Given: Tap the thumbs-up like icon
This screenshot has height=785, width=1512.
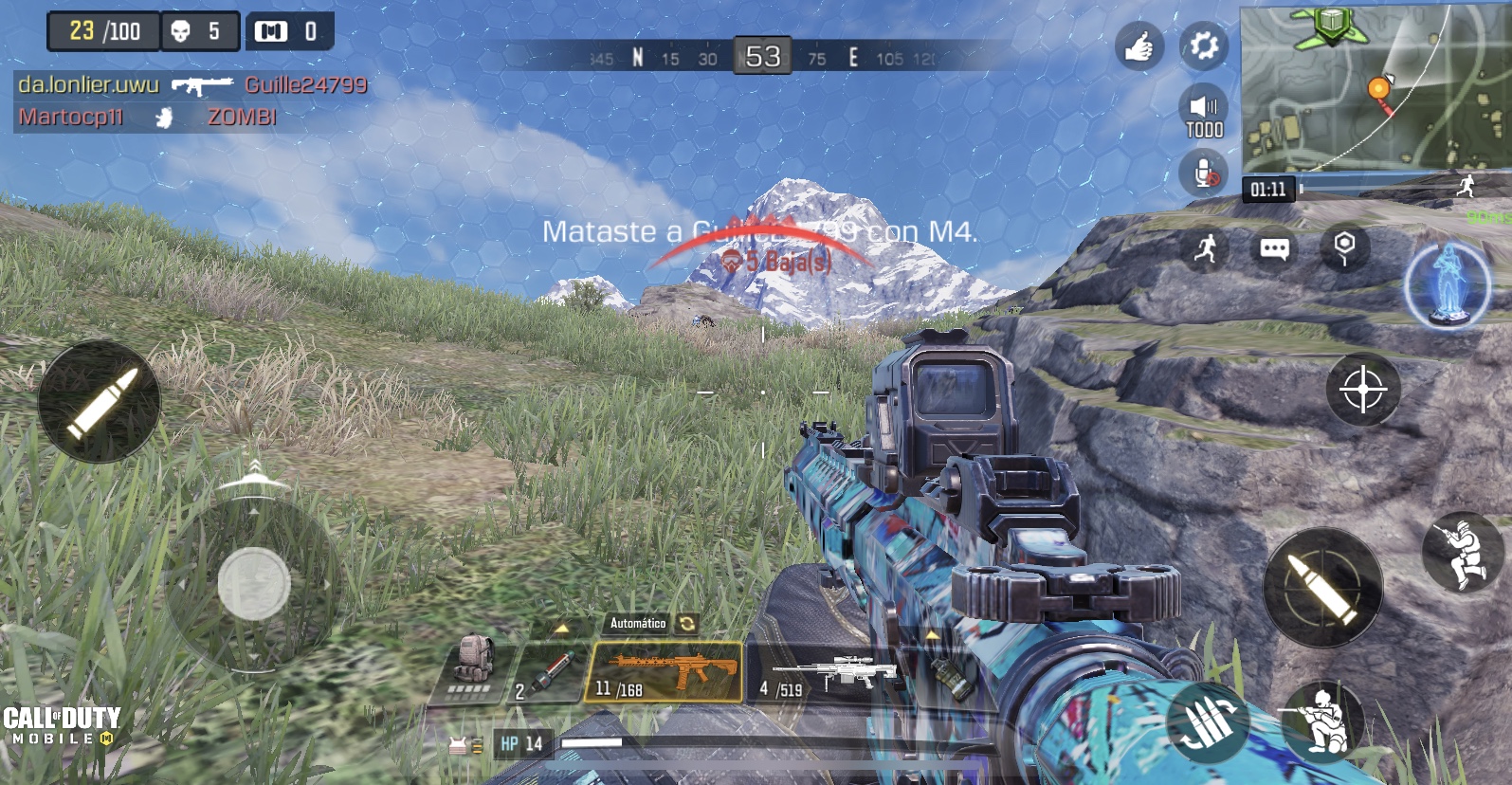Looking at the screenshot, I should tap(1139, 46).
